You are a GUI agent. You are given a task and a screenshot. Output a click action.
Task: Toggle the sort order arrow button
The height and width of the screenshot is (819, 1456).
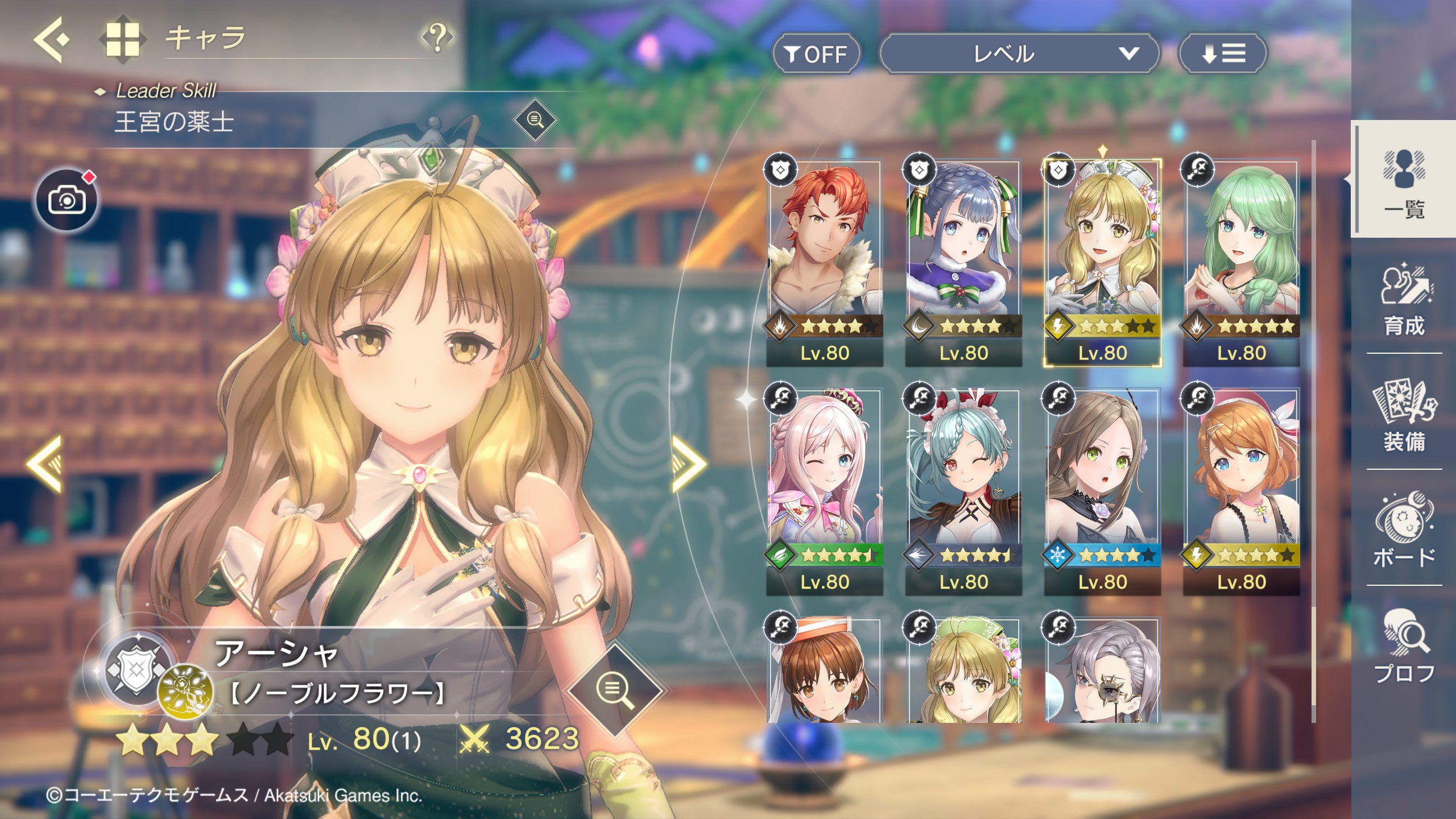click(1223, 54)
